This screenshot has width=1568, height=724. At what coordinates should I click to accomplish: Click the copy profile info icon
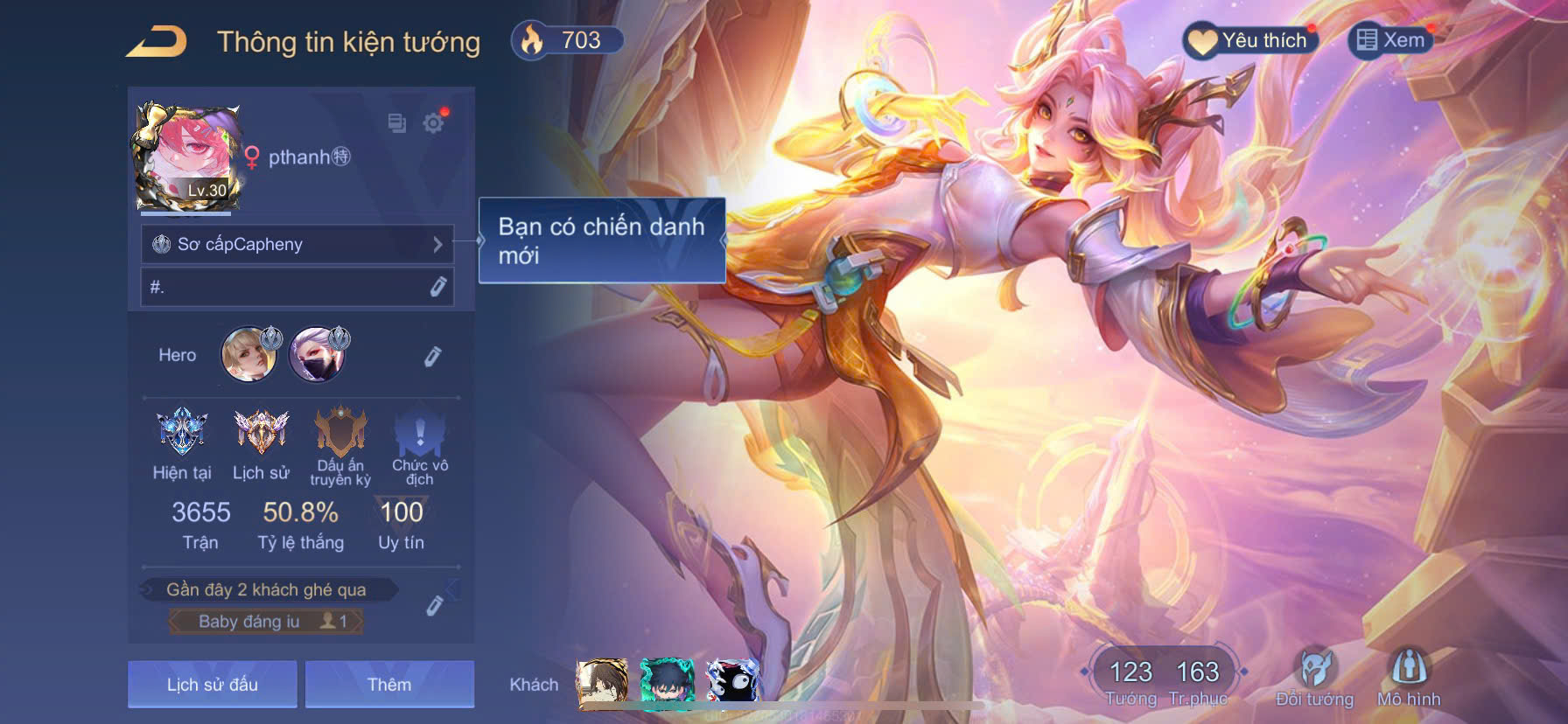[395, 123]
